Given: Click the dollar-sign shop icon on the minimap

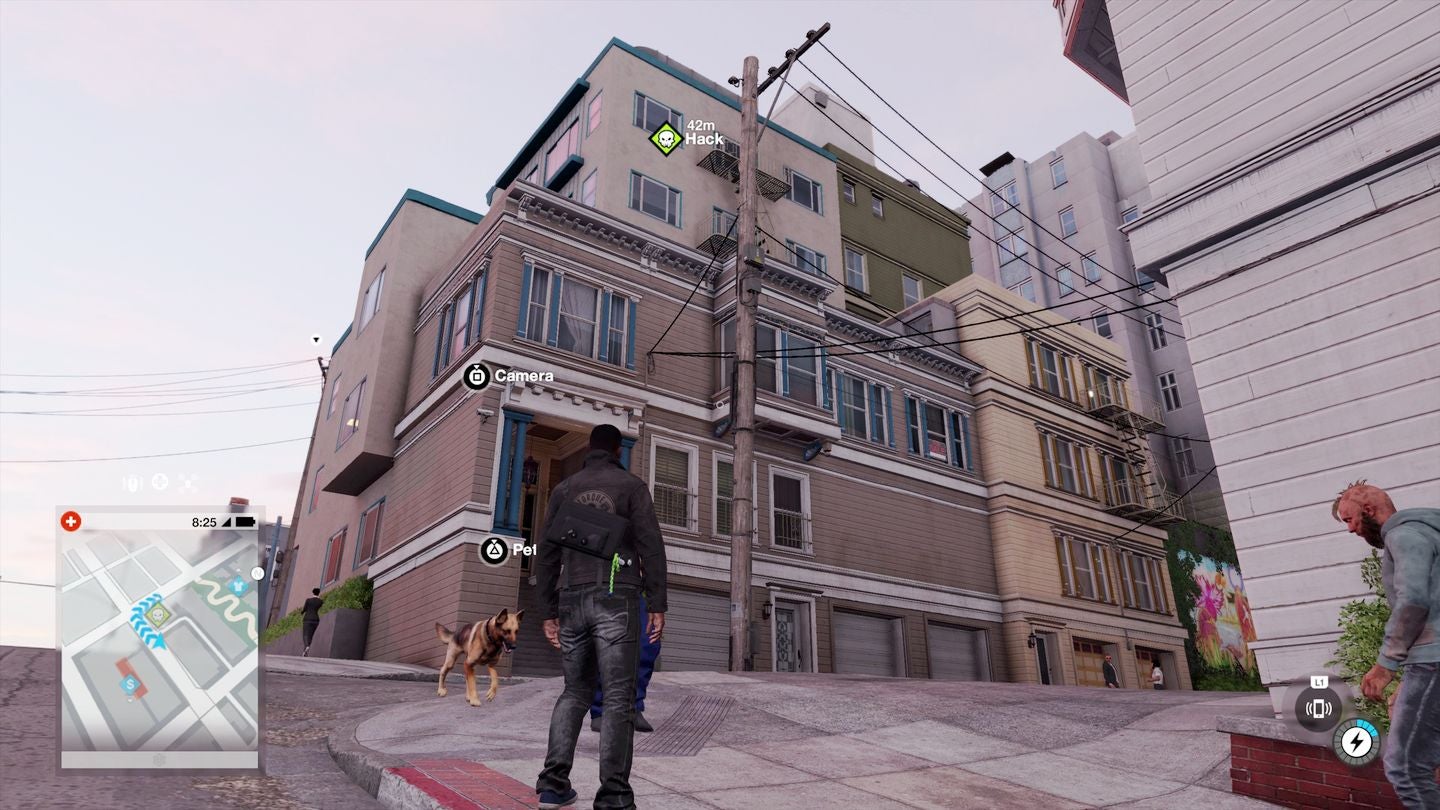Looking at the screenshot, I should point(128,684).
